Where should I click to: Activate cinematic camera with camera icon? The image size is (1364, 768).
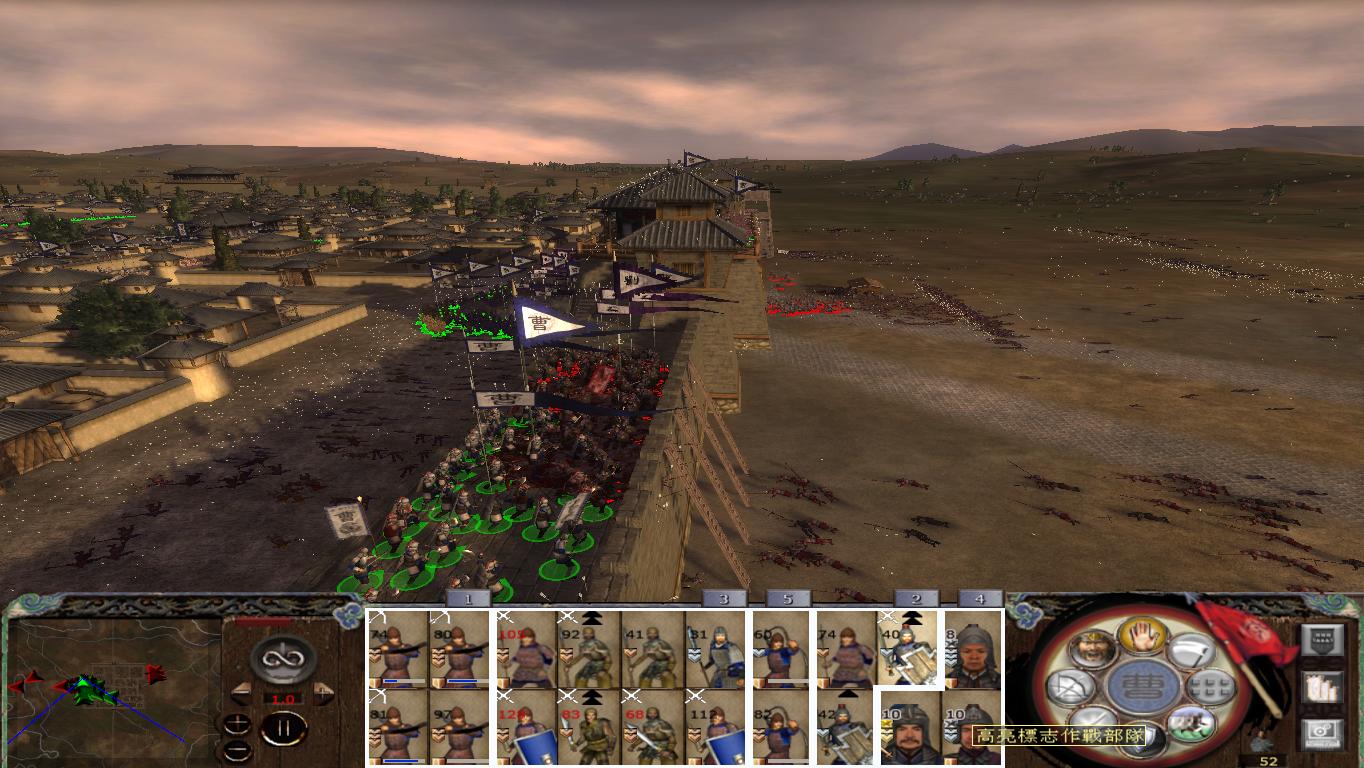pyautogui.click(x=1321, y=731)
